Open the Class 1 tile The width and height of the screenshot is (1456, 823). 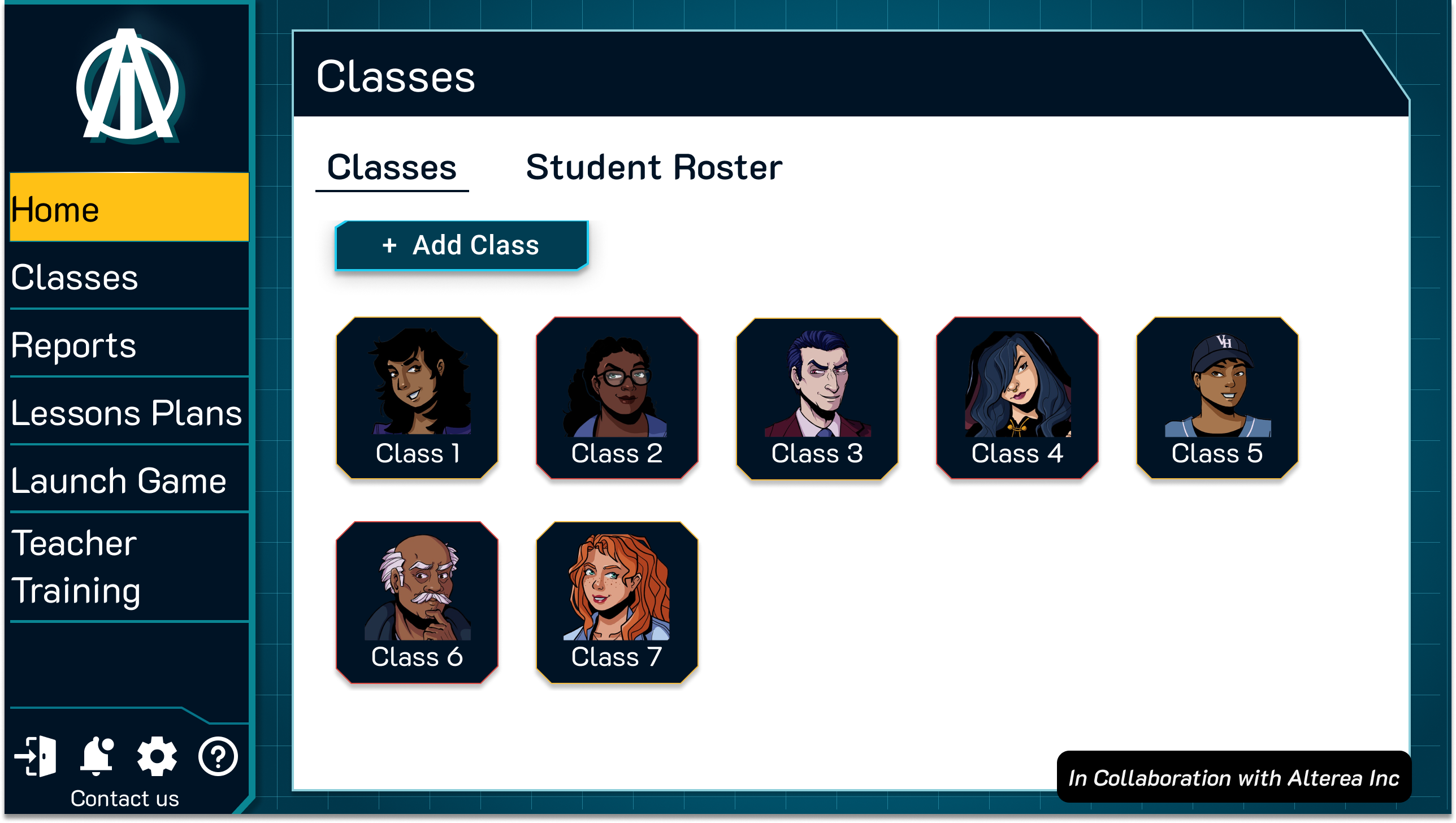point(417,398)
